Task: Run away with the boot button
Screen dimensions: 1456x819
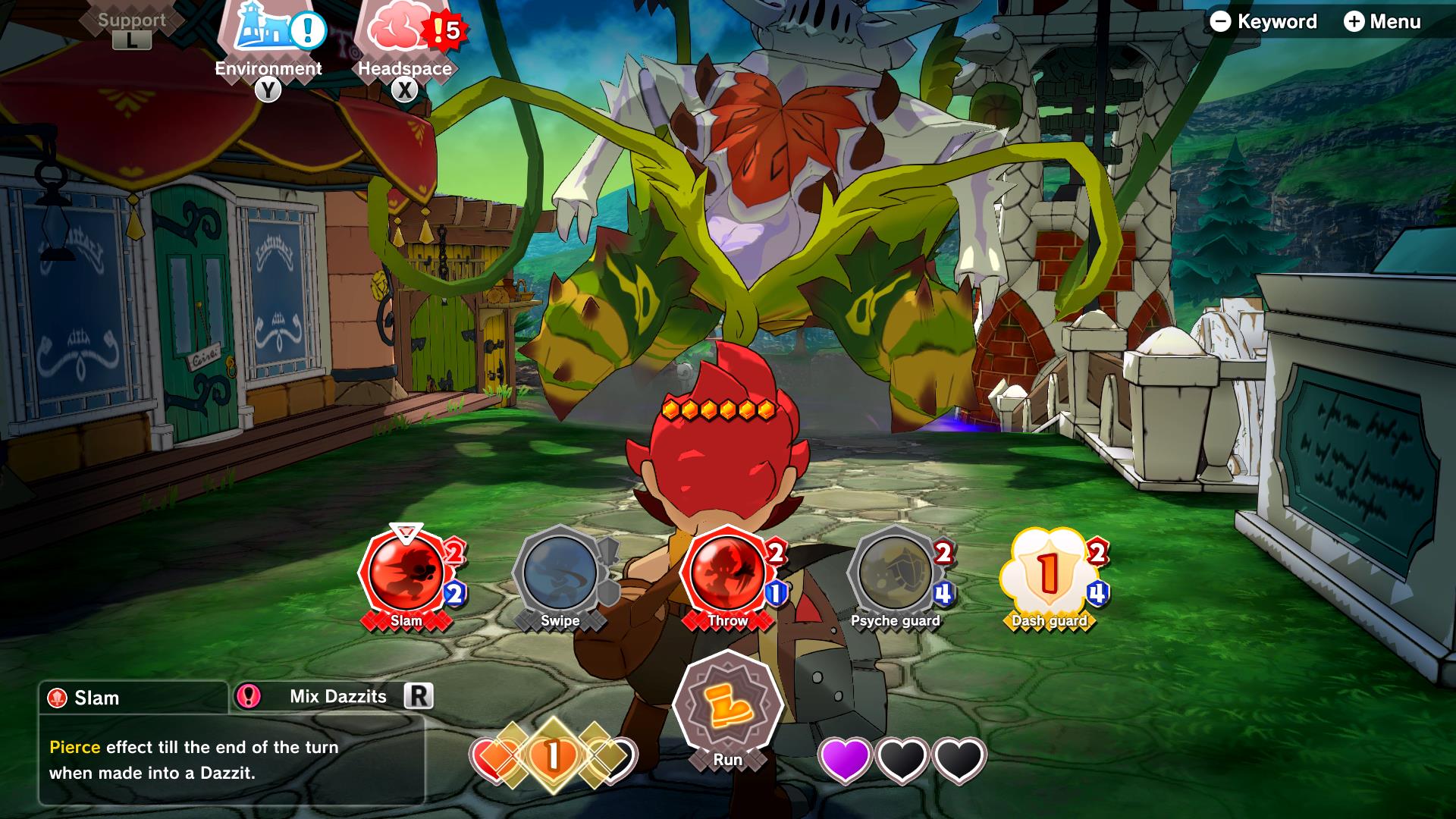Action: pos(727,704)
